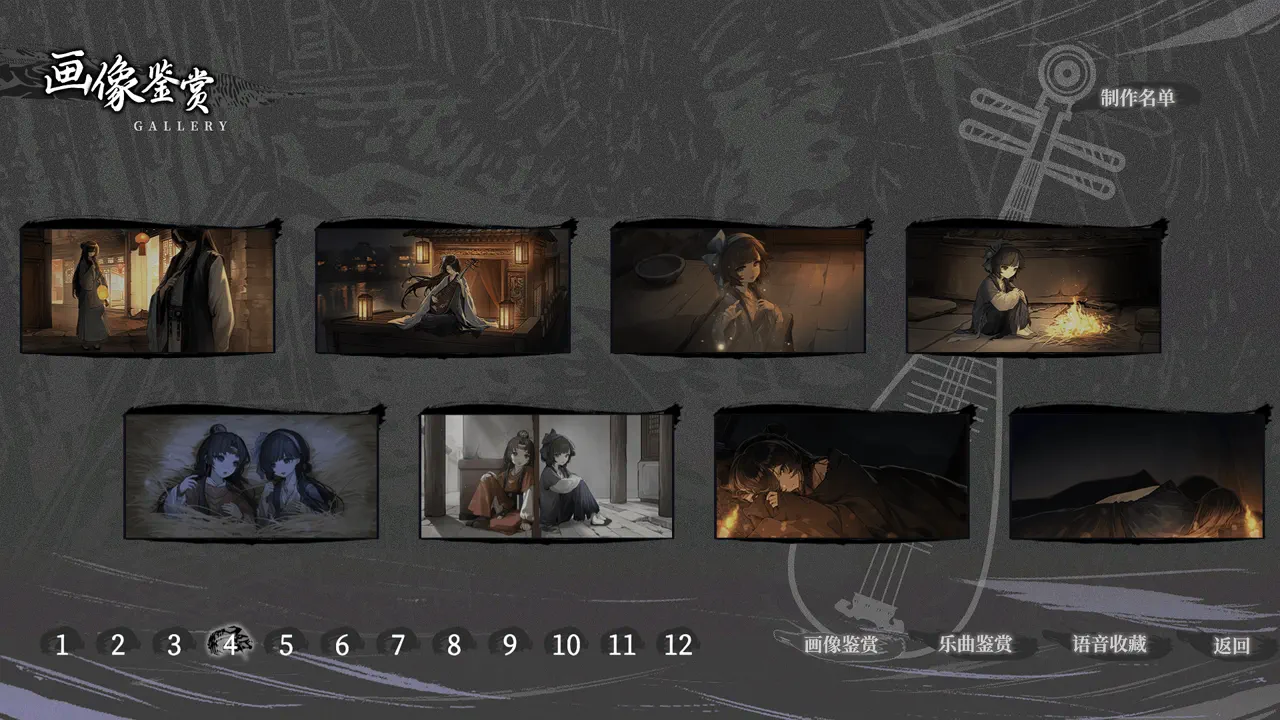Open the lantern street couple portrait thumbnail

tap(147, 289)
